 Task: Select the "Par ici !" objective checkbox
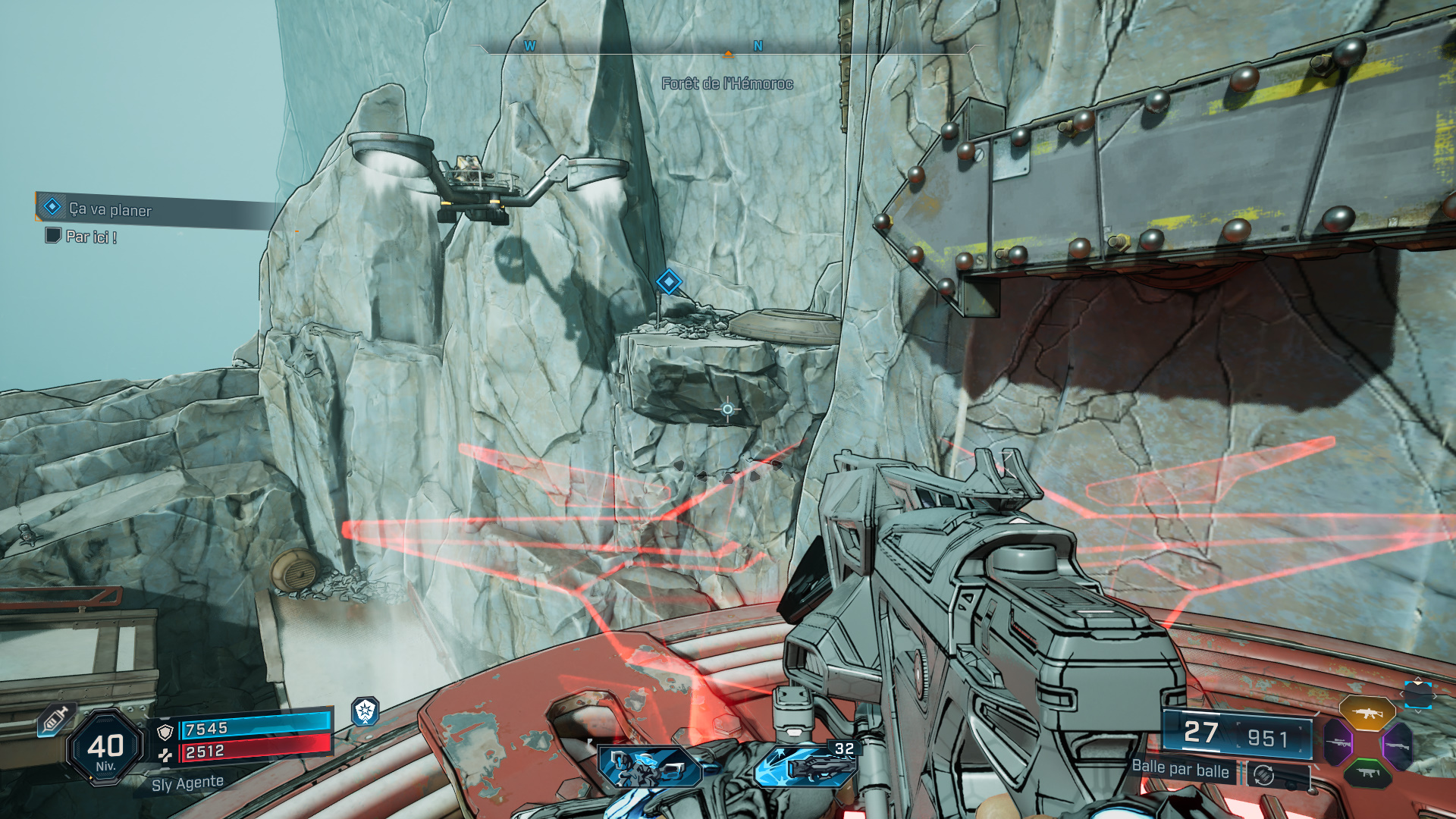(x=53, y=236)
